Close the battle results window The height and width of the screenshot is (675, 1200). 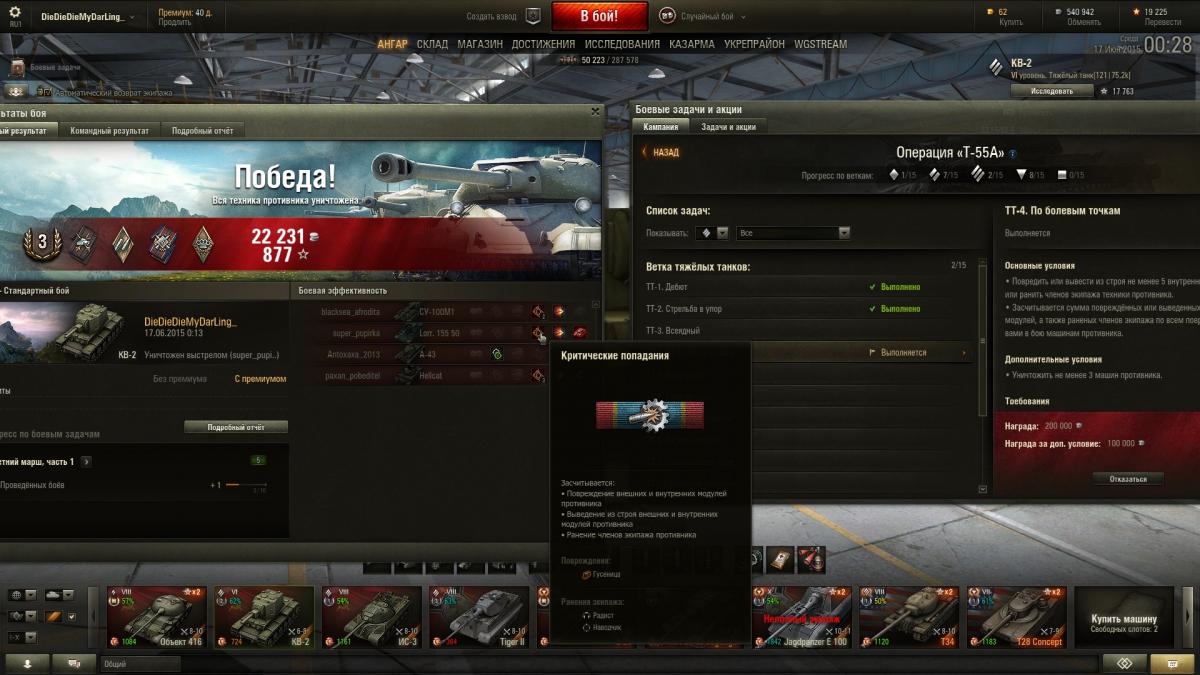[596, 111]
